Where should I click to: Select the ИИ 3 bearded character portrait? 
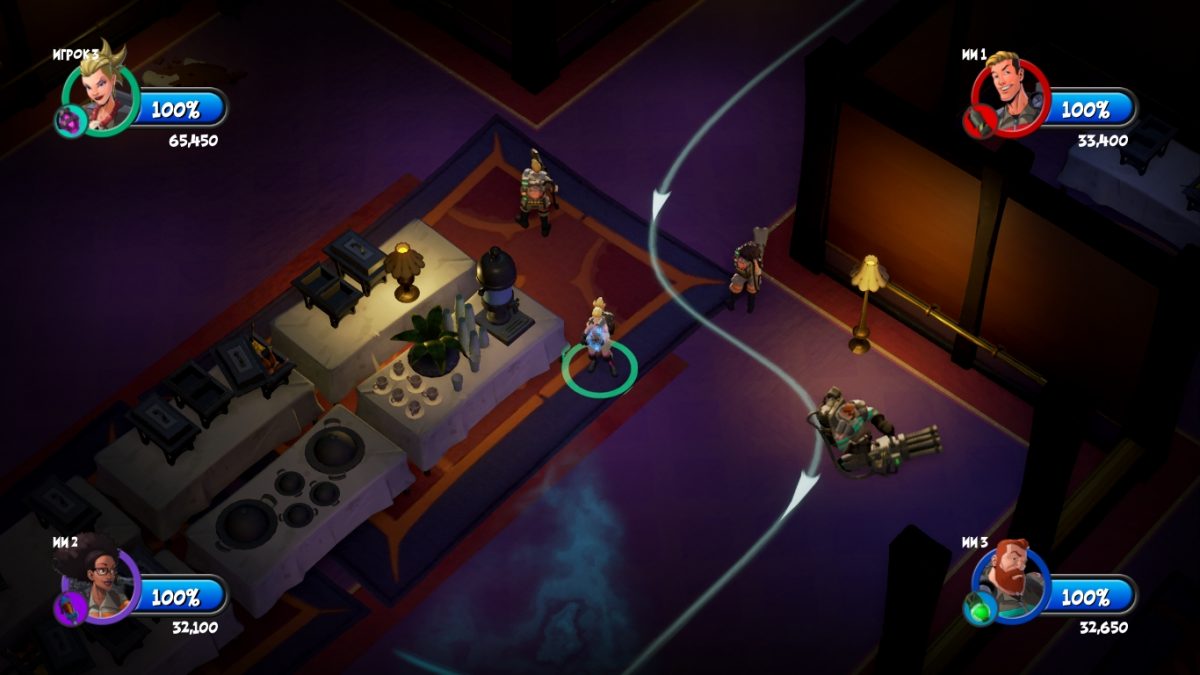coord(1011,582)
